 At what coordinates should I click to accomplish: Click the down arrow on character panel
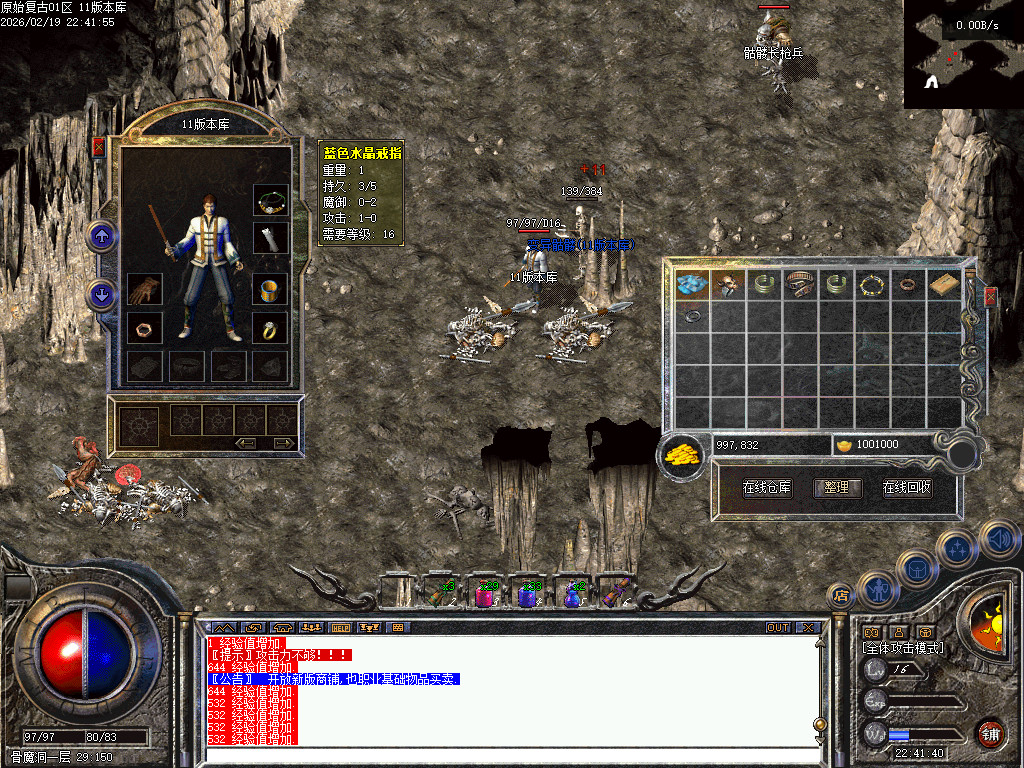[x=102, y=295]
